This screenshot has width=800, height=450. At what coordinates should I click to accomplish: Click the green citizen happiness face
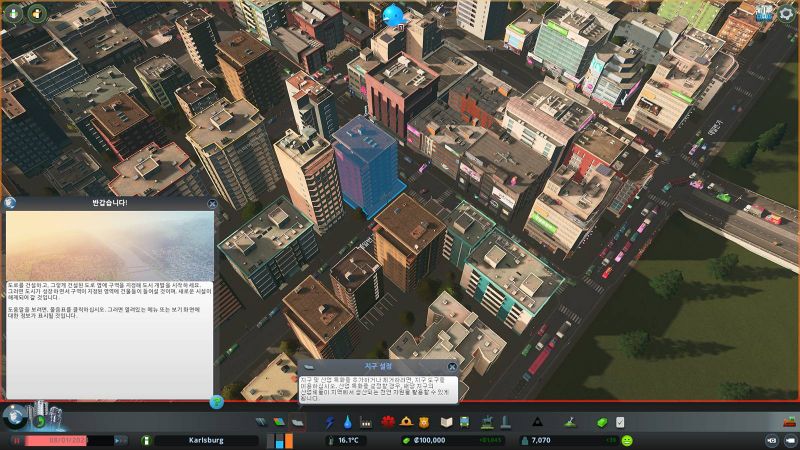point(627,440)
